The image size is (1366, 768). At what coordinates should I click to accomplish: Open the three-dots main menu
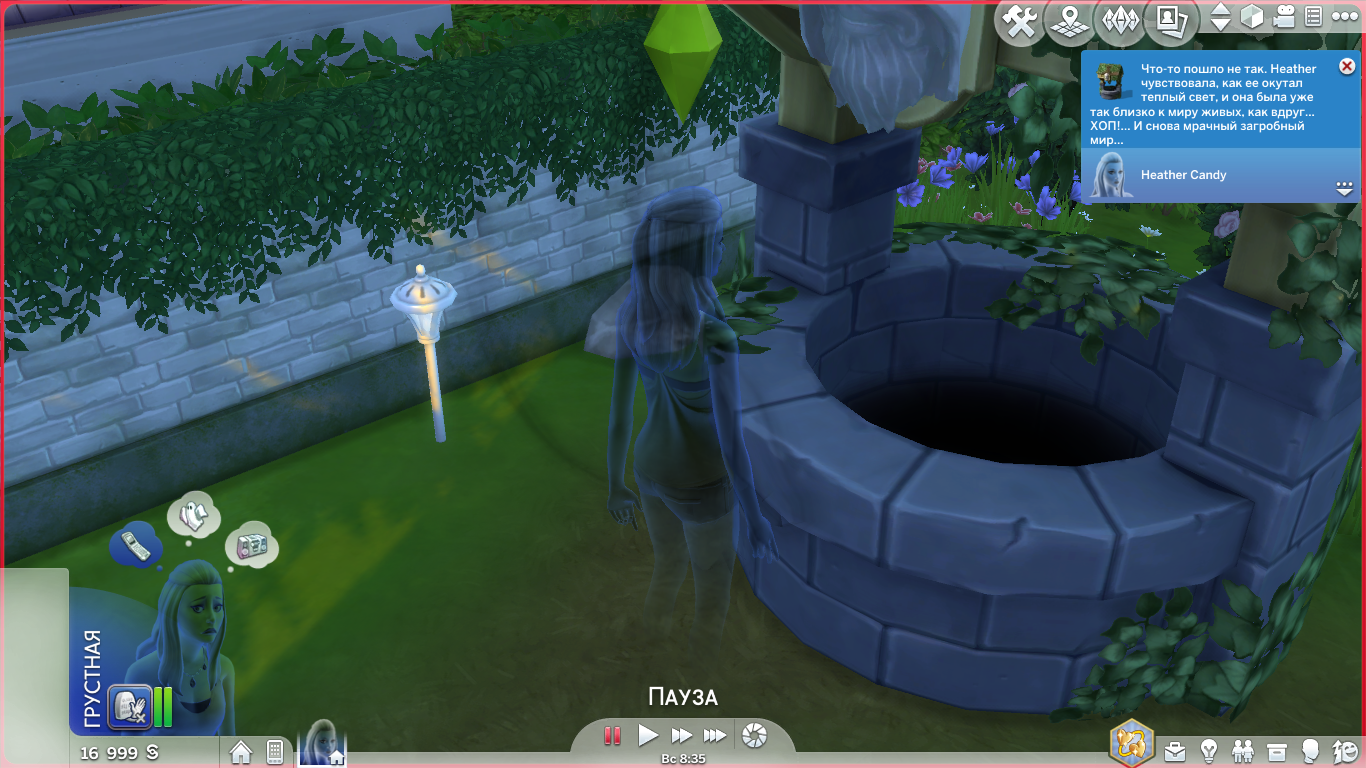point(1343,17)
